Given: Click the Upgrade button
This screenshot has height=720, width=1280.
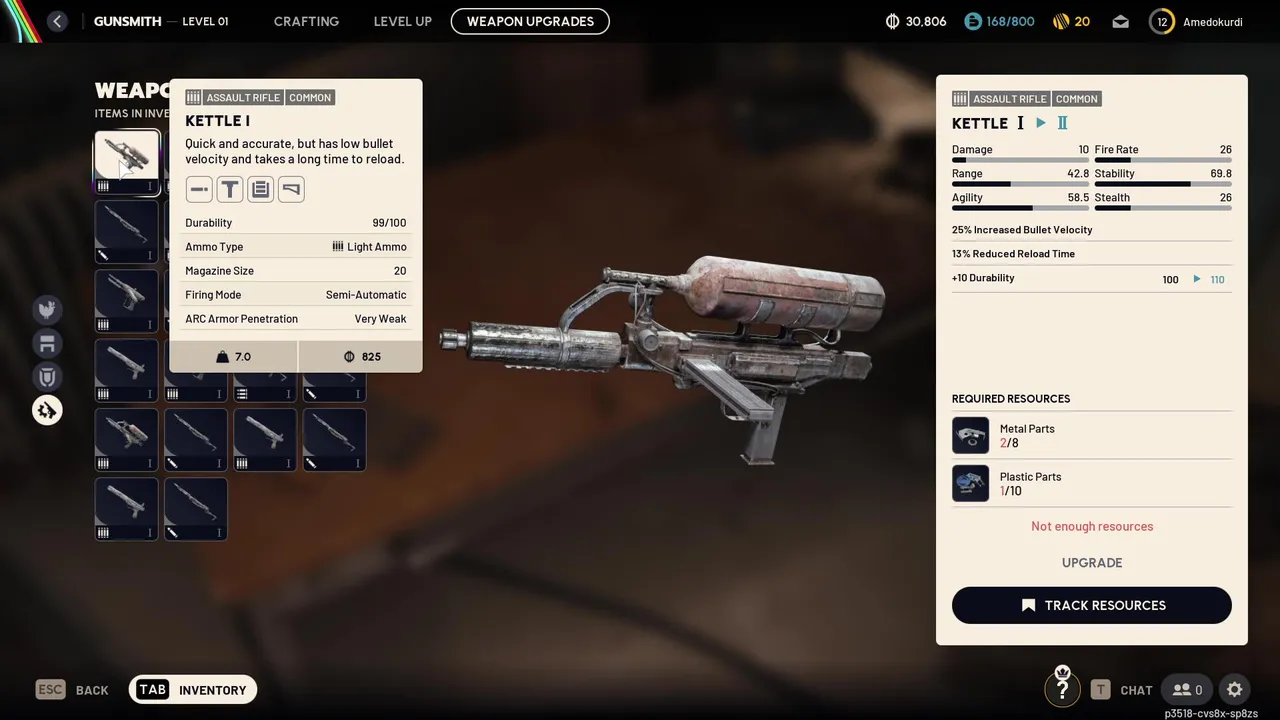Looking at the screenshot, I should pyautogui.click(x=1091, y=563).
